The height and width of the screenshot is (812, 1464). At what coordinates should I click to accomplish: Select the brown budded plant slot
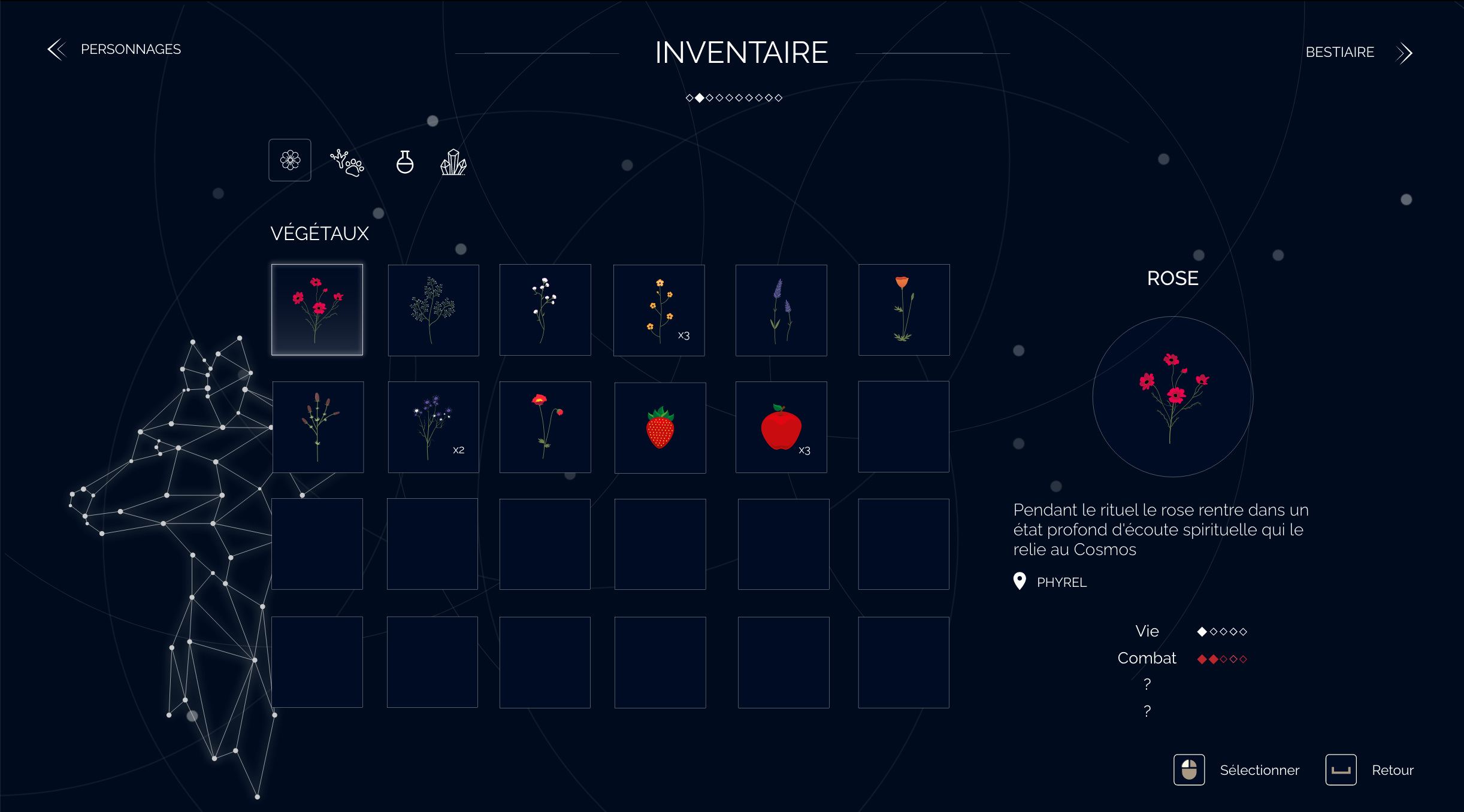point(317,427)
